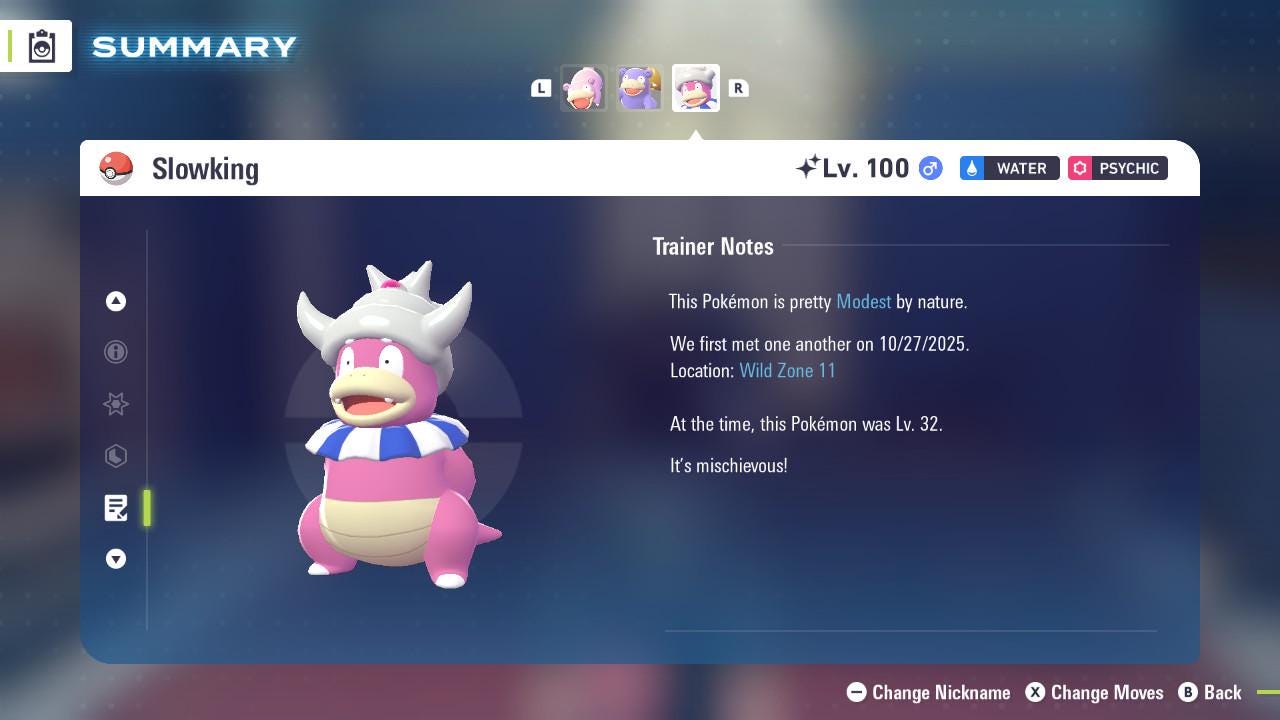The width and height of the screenshot is (1280, 720).
Task: Select Slowking's highlighted party thumbnail
Action: pyautogui.click(x=695, y=88)
